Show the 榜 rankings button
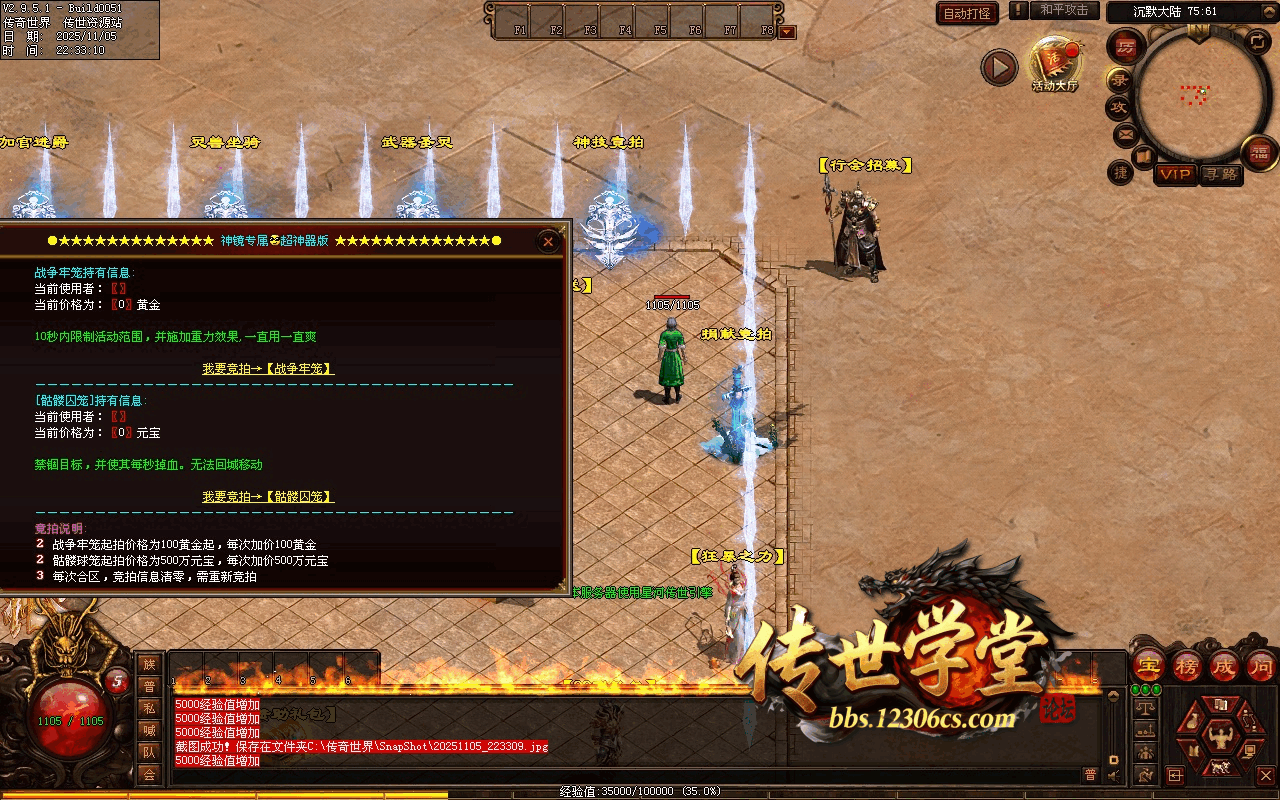The image size is (1280, 800). pos(1187,665)
